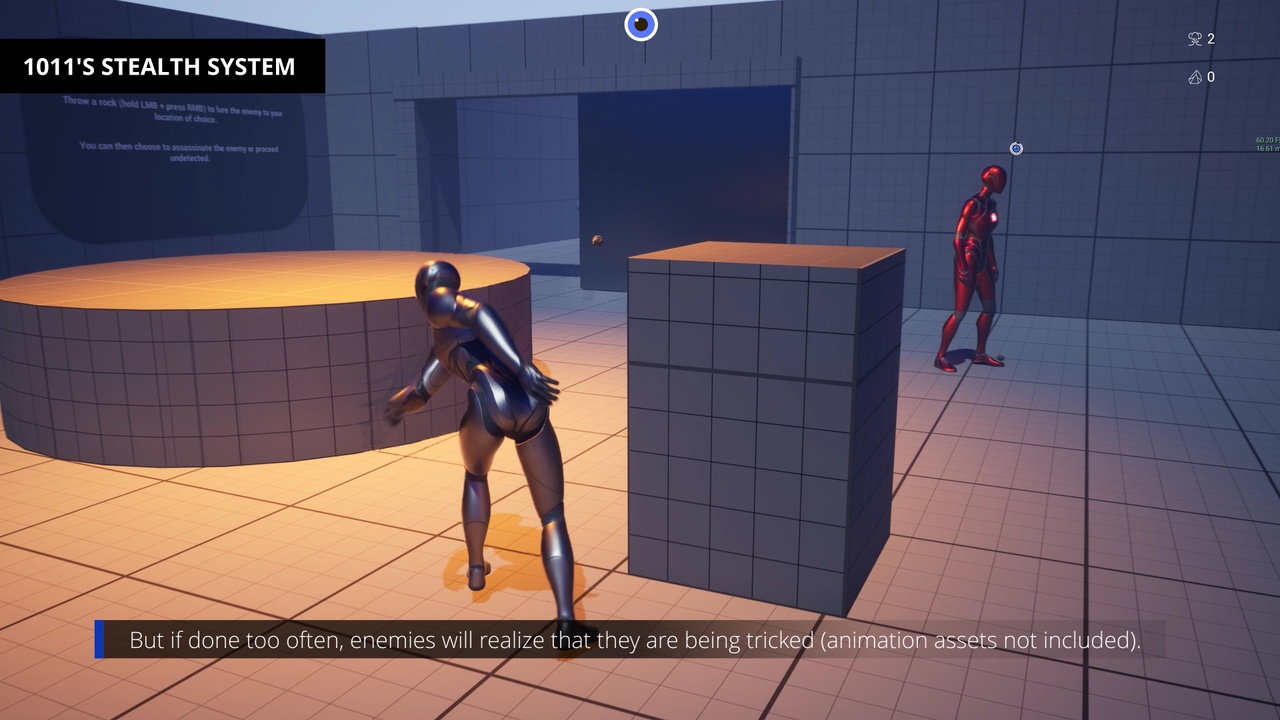Select the rock throwable item icon

(1194, 77)
